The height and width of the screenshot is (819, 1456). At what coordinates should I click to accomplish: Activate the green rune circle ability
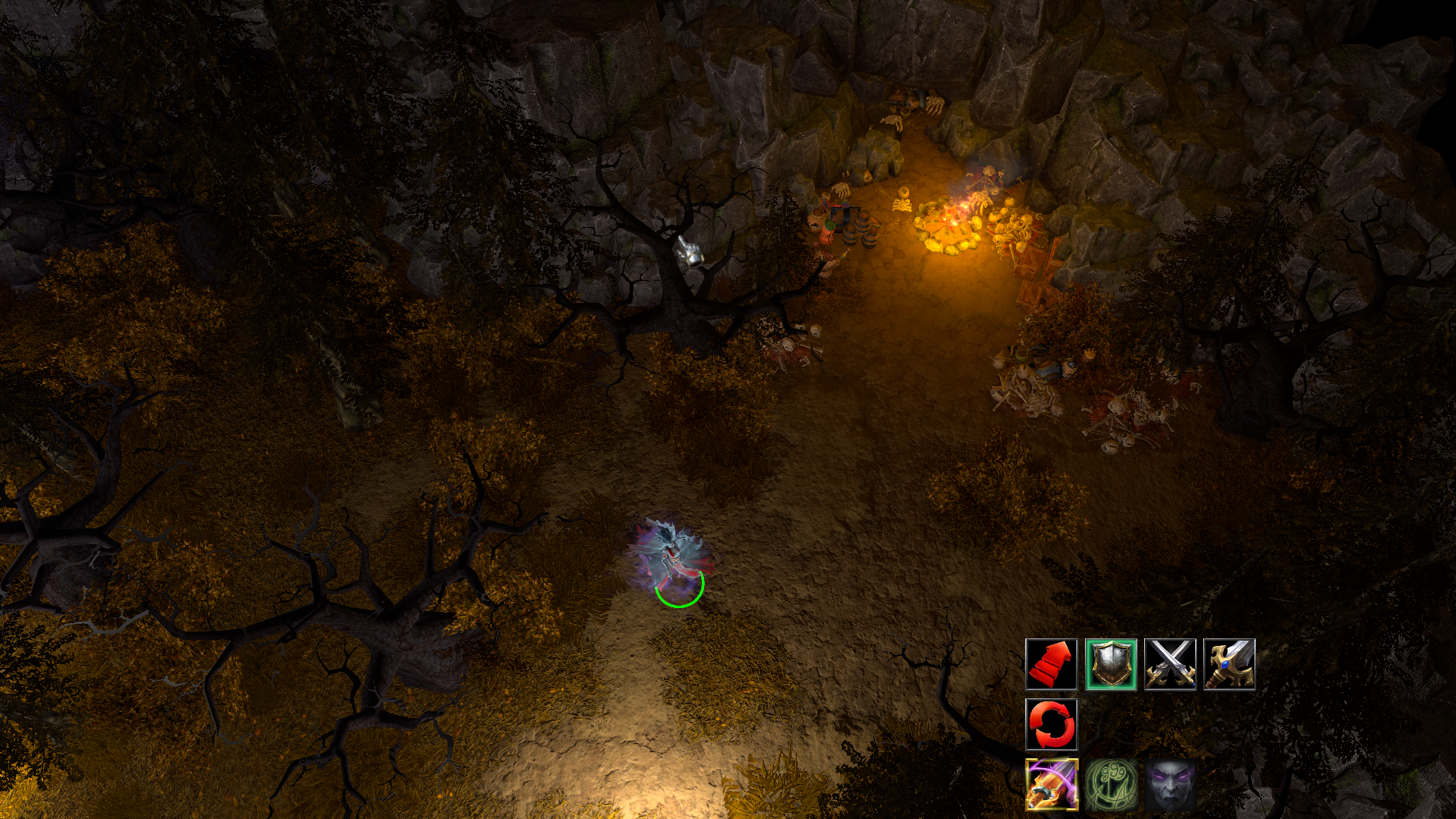[x=1111, y=784]
